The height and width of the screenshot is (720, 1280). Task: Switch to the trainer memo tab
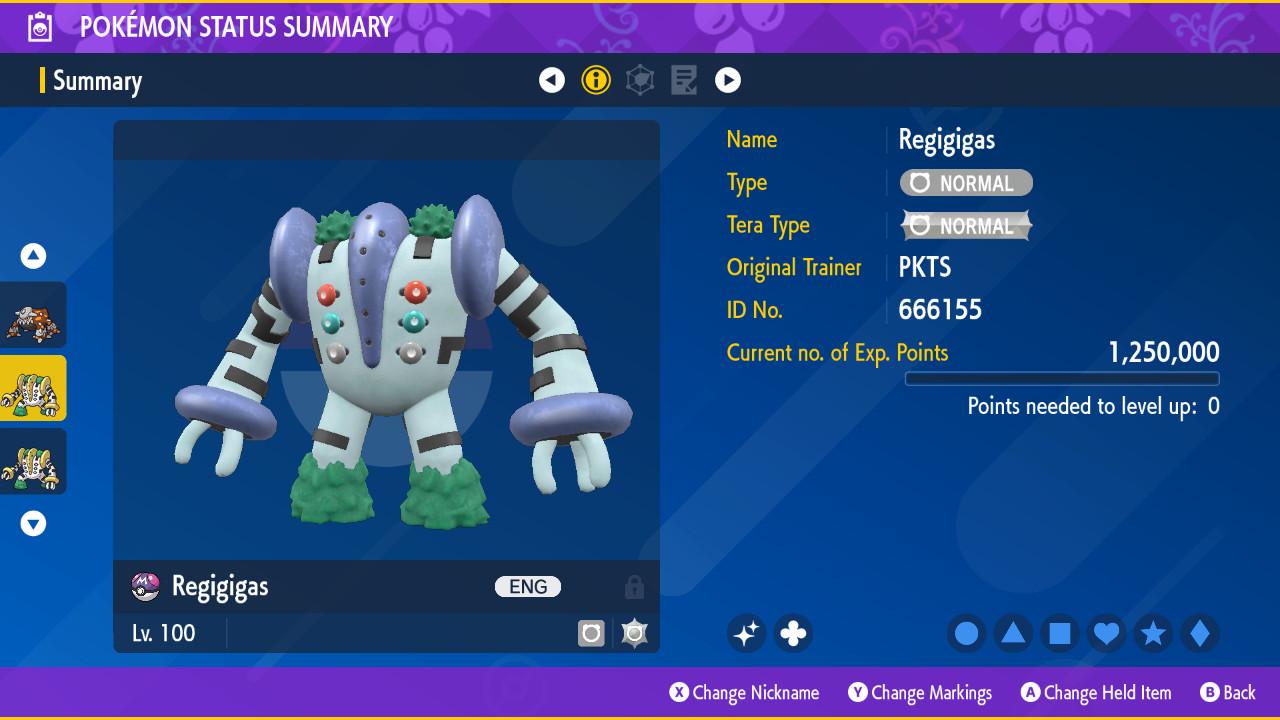tap(684, 80)
